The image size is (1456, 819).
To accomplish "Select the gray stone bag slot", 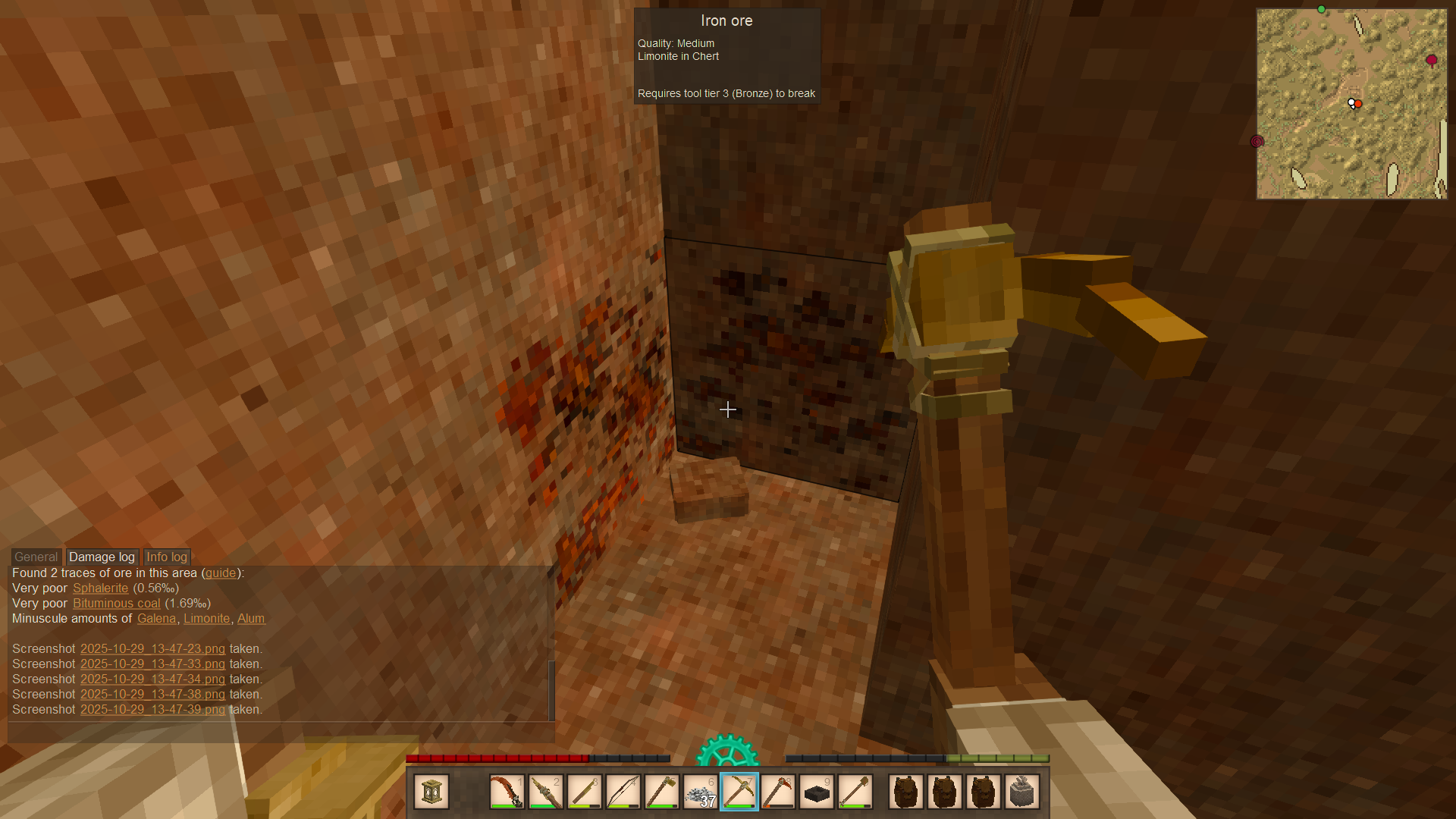I will pyautogui.click(x=1022, y=792).
